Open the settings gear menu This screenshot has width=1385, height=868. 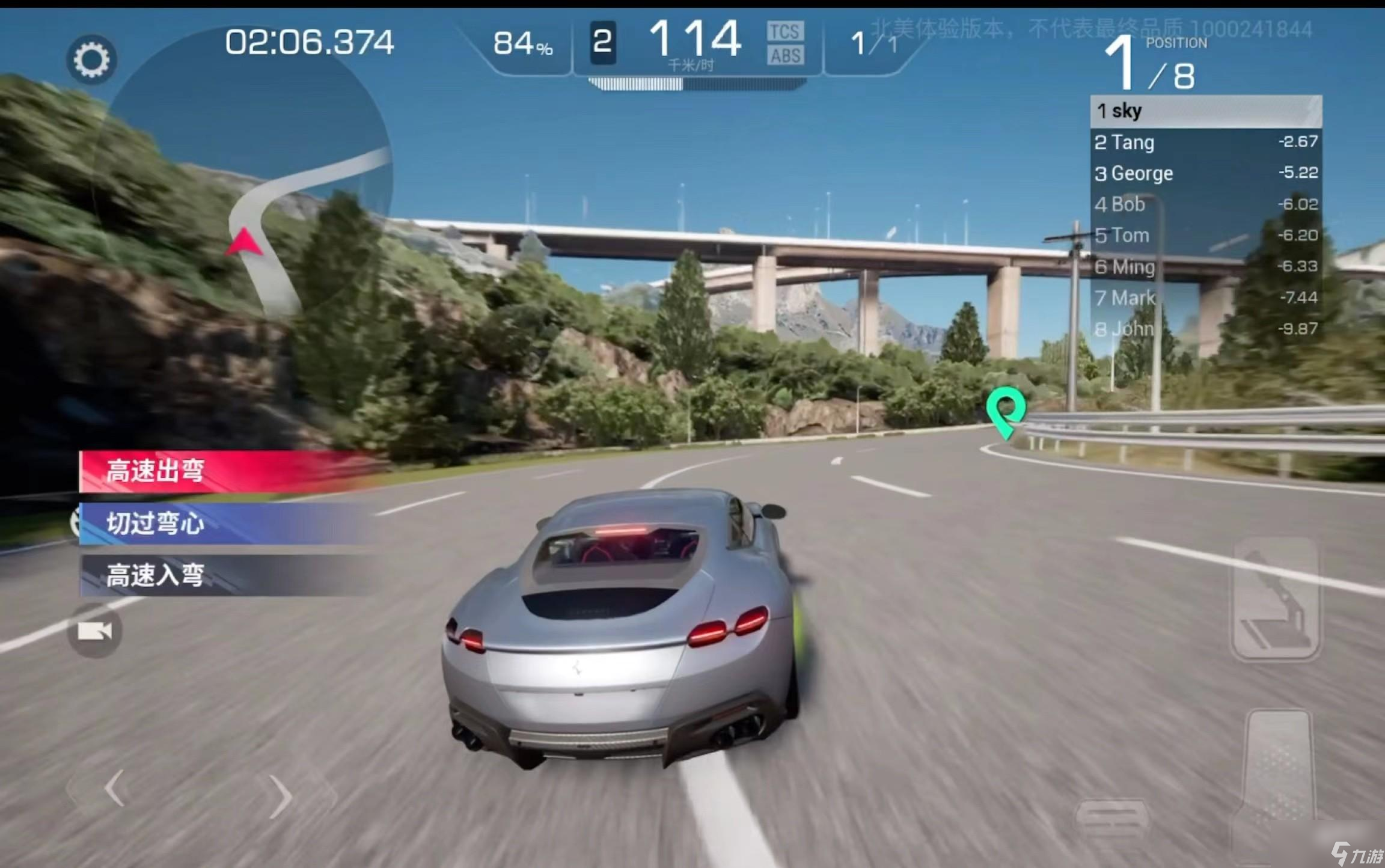tap(91, 60)
